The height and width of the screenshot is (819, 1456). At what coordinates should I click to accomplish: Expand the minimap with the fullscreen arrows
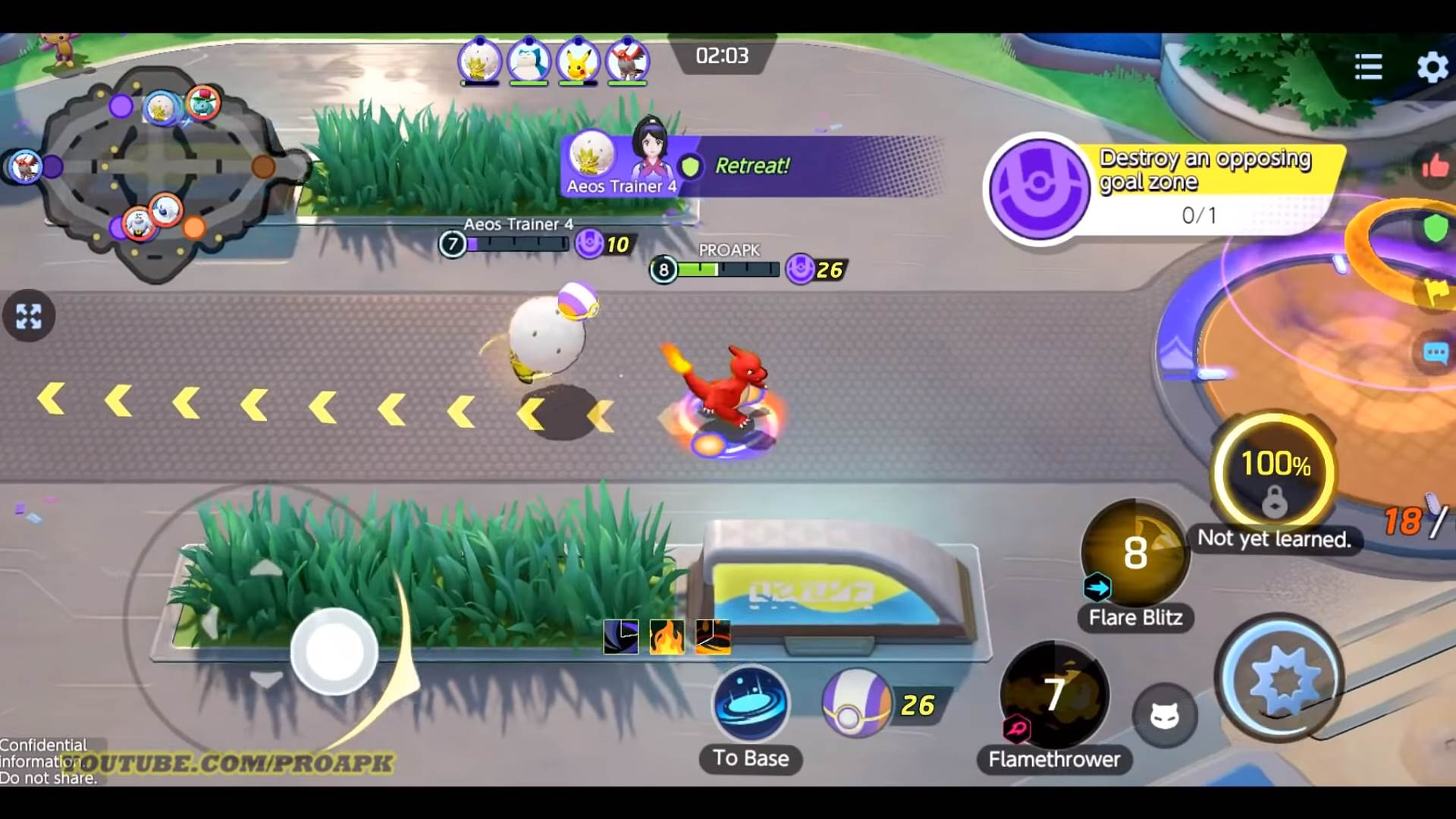[x=29, y=316]
